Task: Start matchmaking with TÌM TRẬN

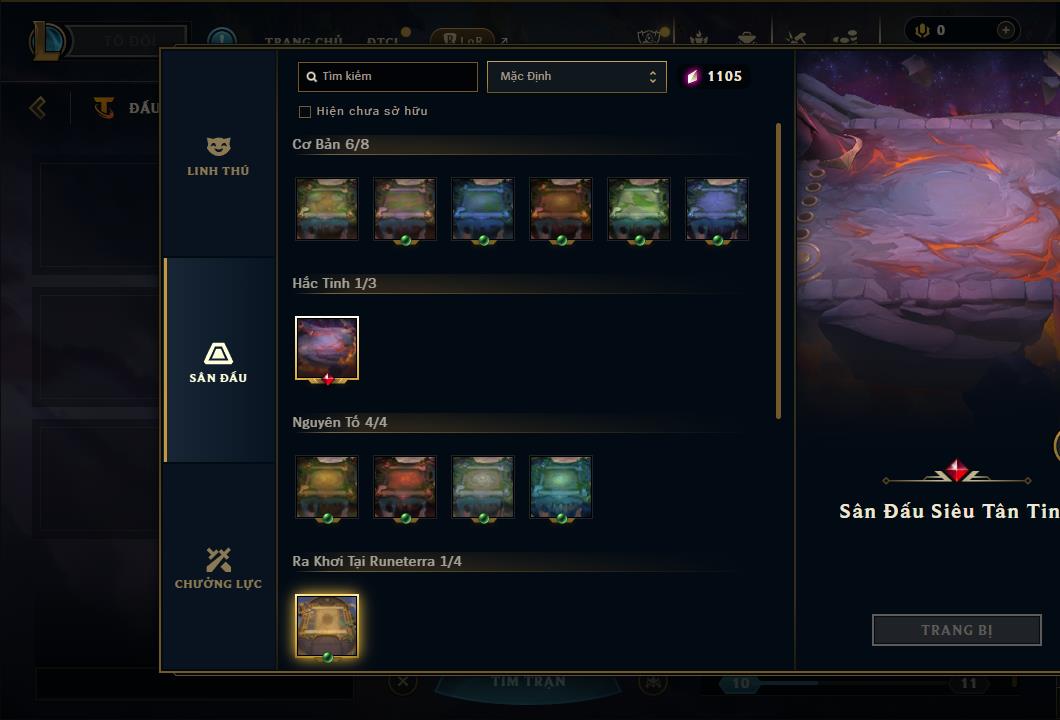Action: 529,682
